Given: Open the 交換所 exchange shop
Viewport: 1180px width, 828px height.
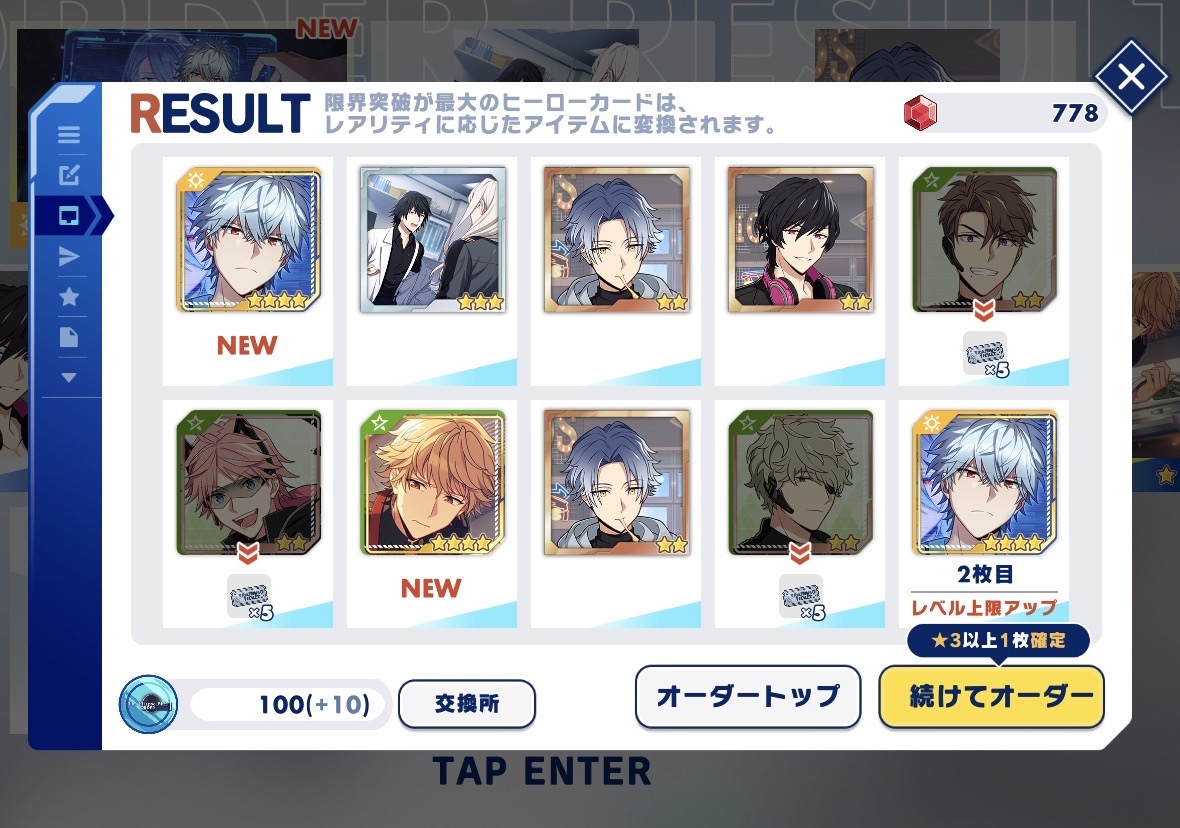Looking at the screenshot, I should pos(466,704).
